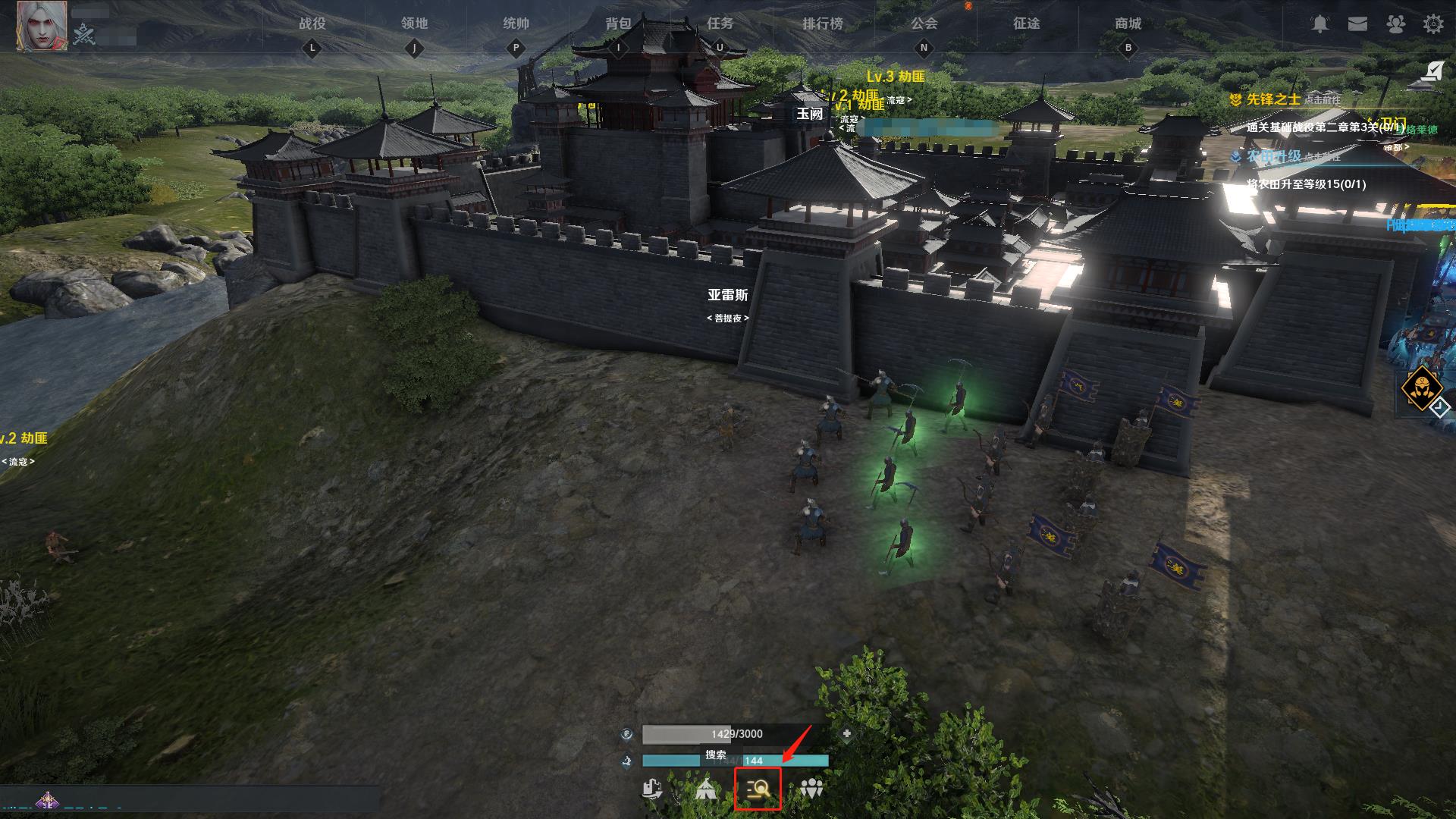Open the three-person group icon

point(811,789)
